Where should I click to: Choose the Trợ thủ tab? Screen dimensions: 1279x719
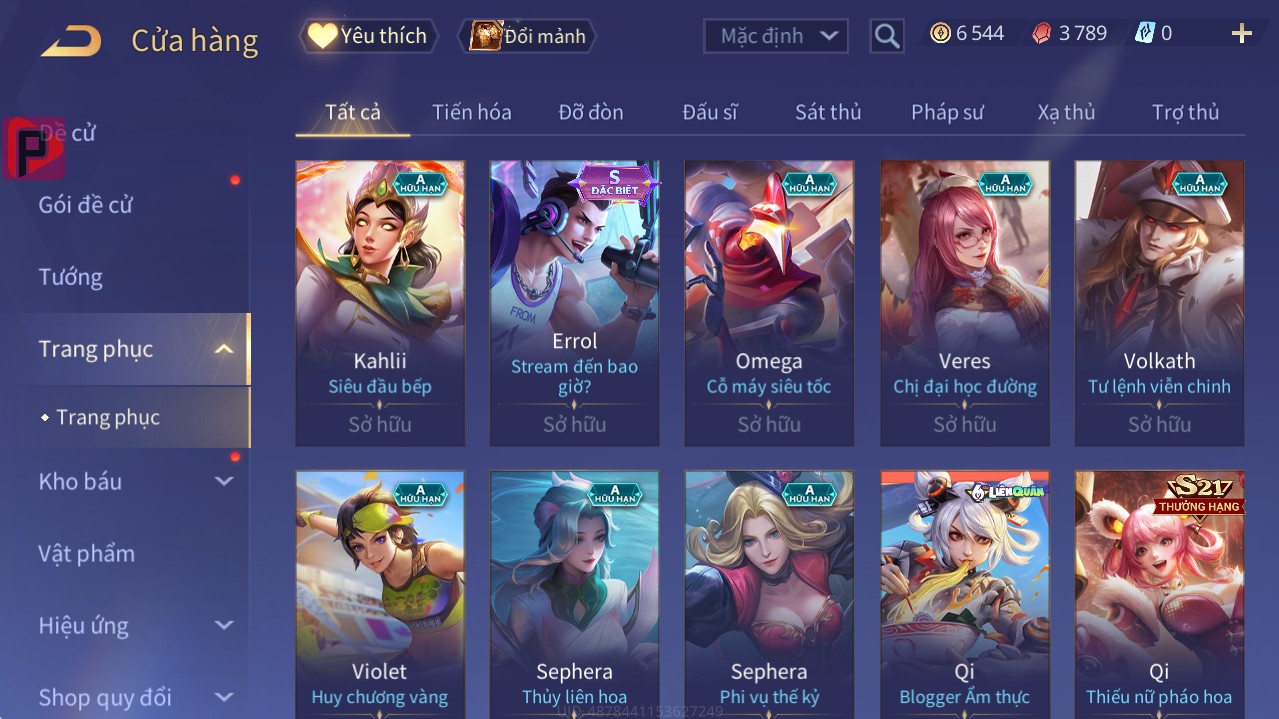click(1185, 112)
